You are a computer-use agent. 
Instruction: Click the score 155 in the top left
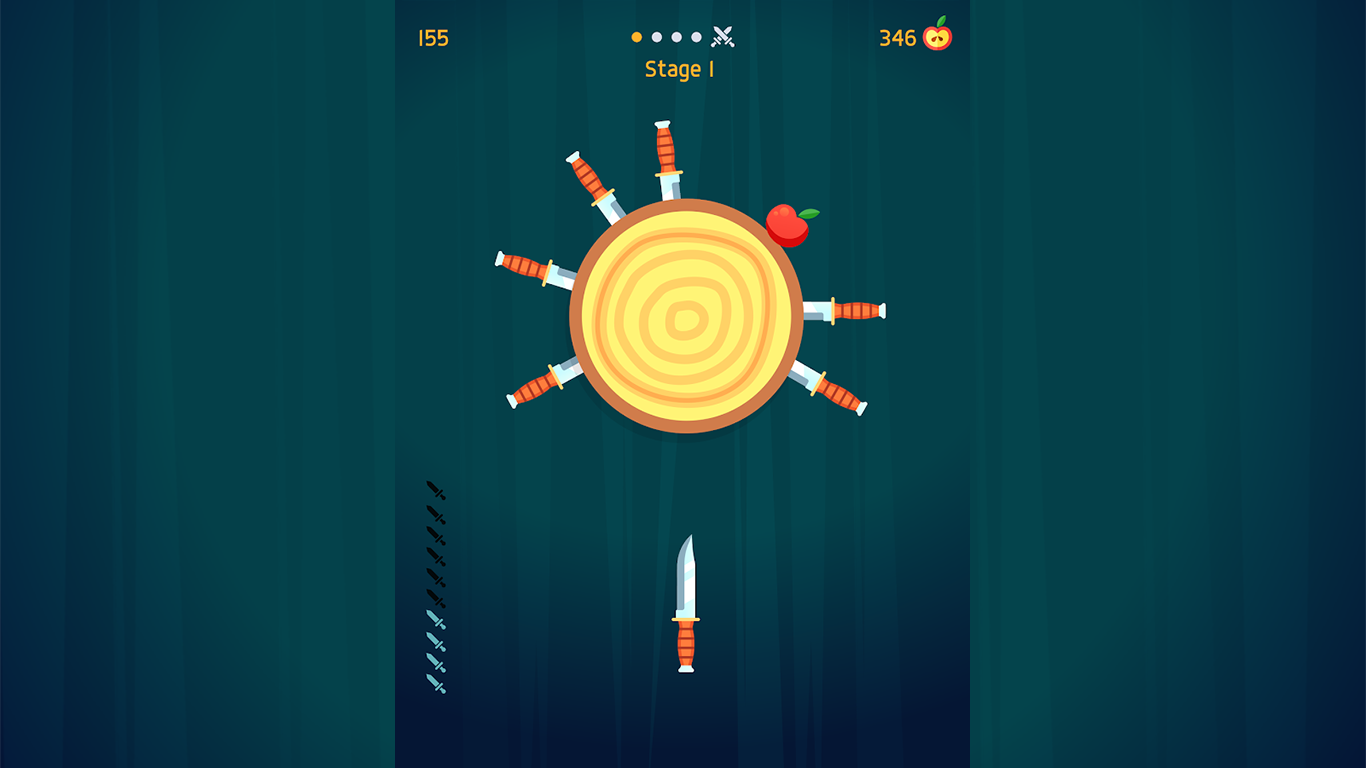click(434, 38)
